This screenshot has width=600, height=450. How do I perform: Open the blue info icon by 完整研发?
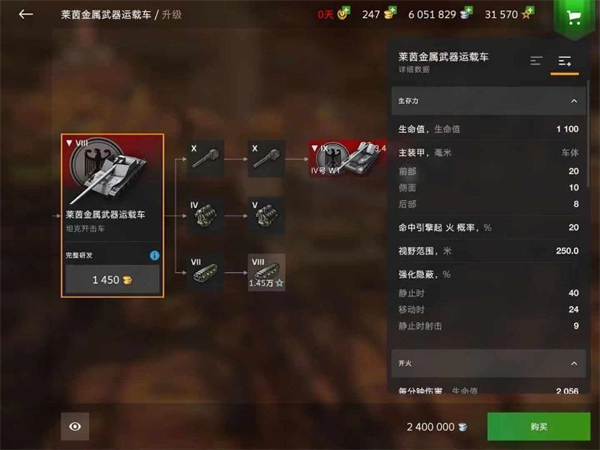pyautogui.click(x=154, y=256)
